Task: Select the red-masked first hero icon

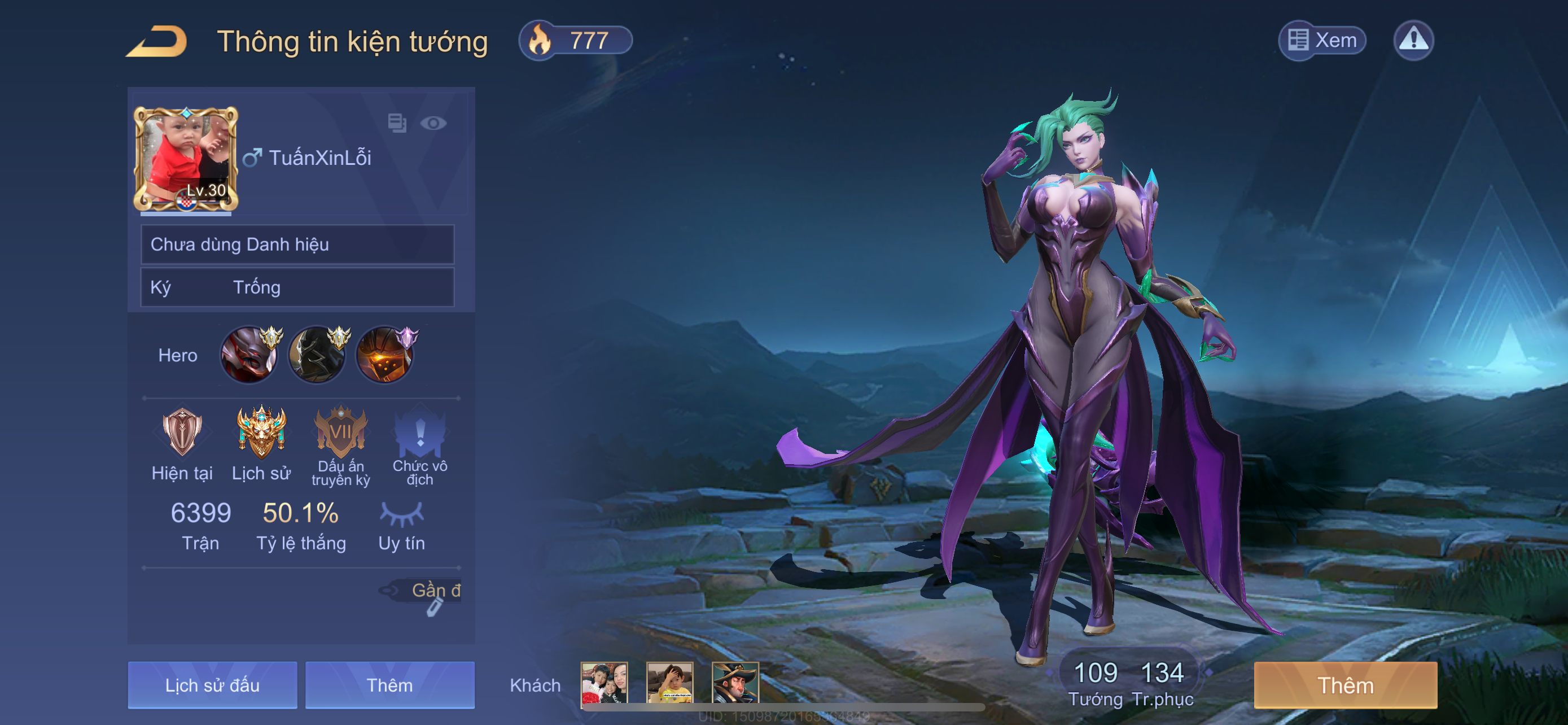Action: pyautogui.click(x=249, y=356)
